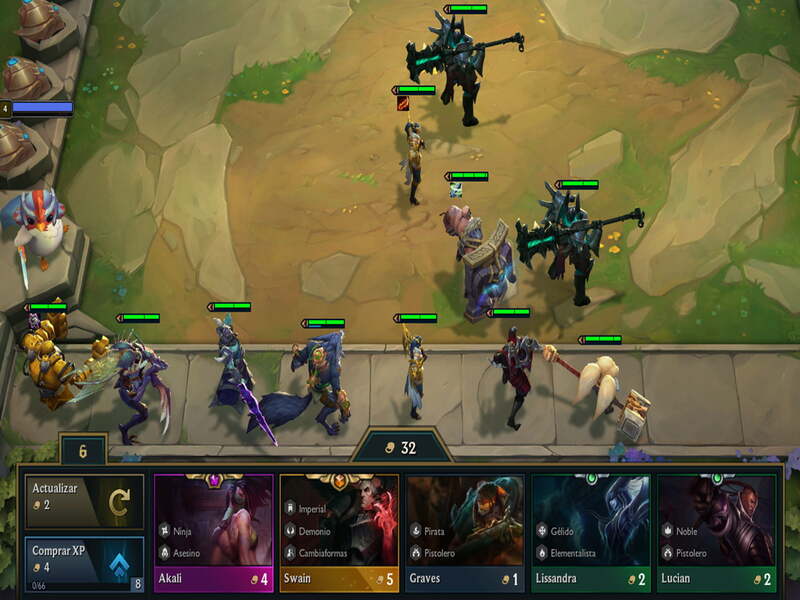Viewport: 800px width, 600px height.
Task: Refresh the shop with Actualizar
Action: coord(85,501)
